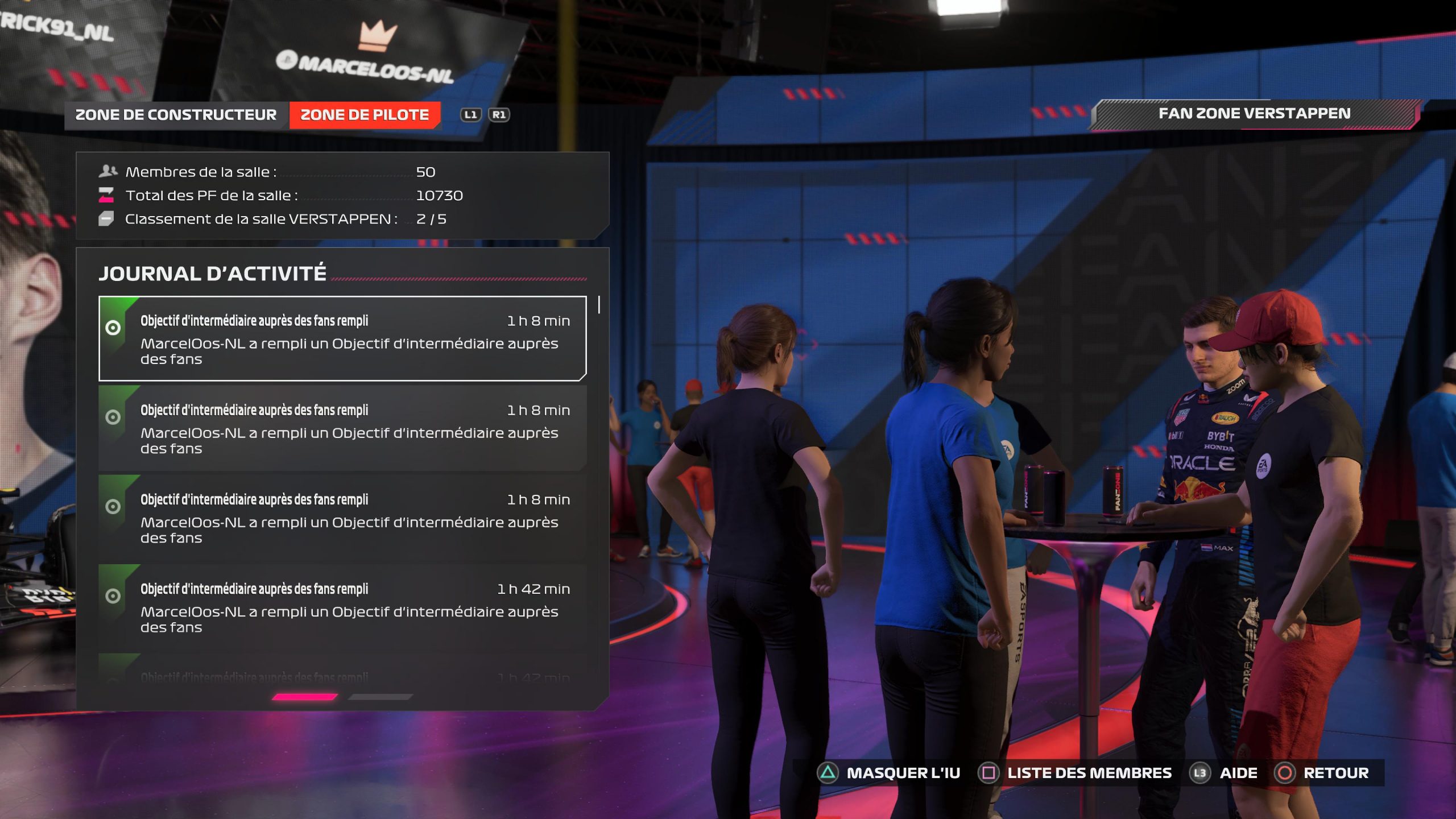
Task: Click the activity journal scrollbar
Action: click(x=599, y=305)
